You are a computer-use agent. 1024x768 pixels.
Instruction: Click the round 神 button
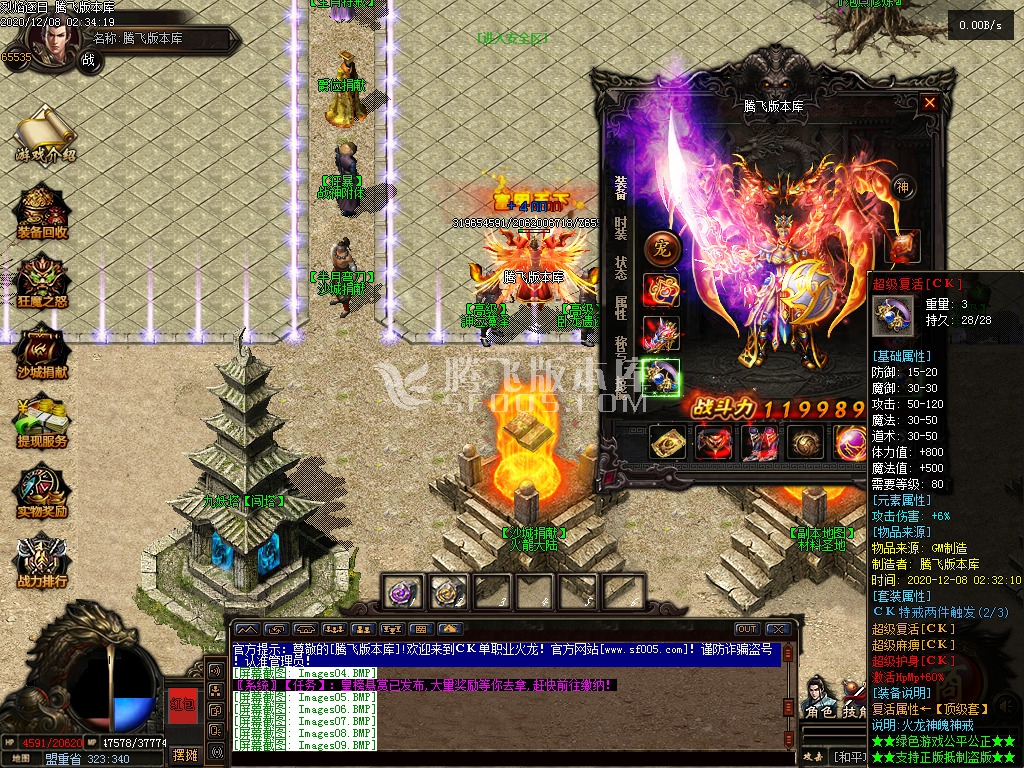point(902,187)
